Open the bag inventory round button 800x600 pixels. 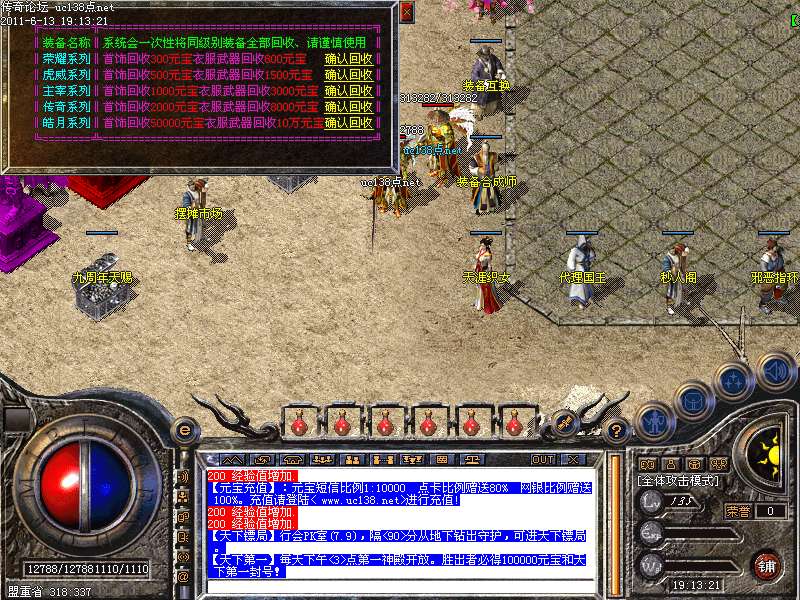(693, 401)
